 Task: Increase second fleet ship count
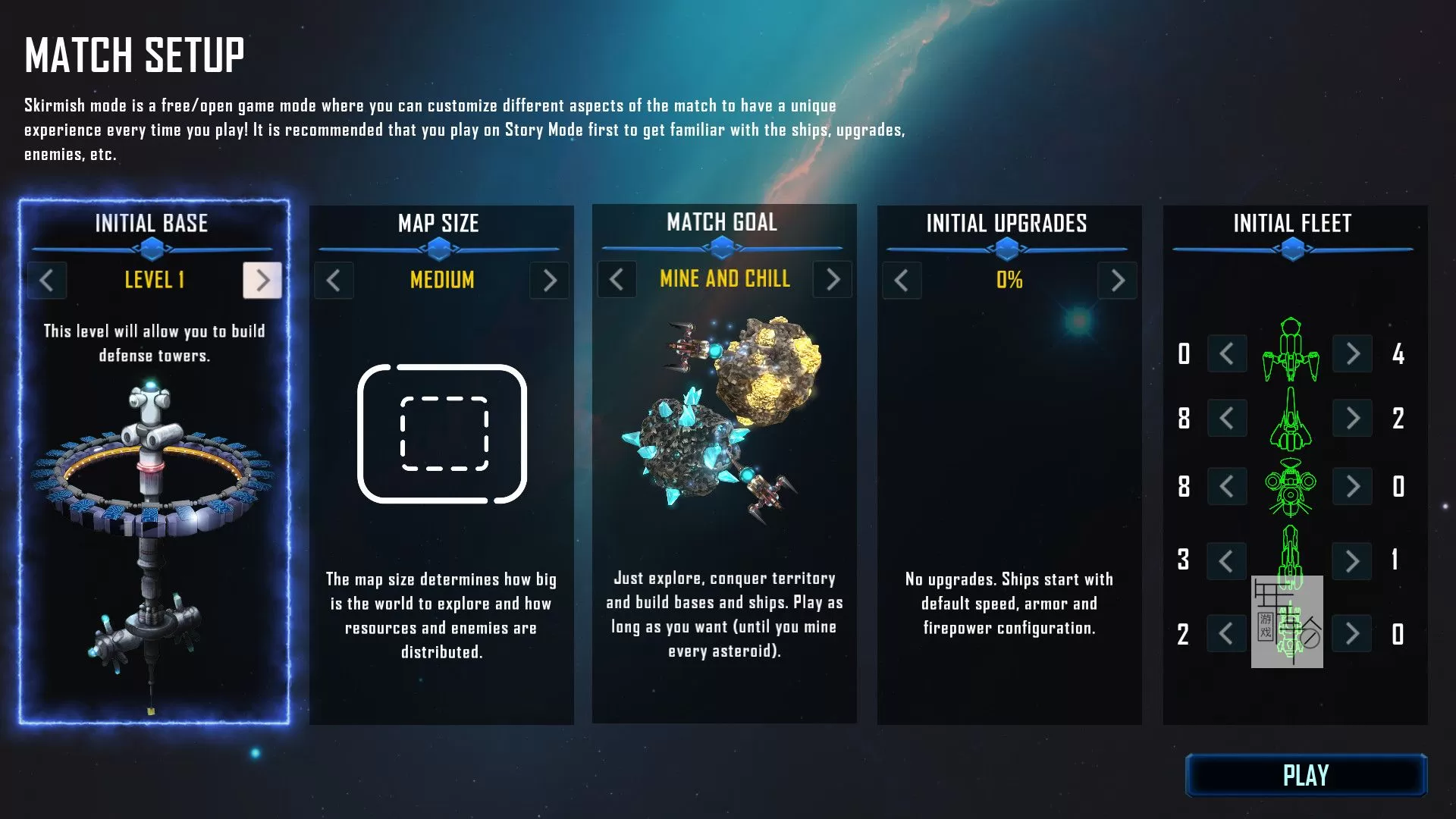tap(1352, 418)
